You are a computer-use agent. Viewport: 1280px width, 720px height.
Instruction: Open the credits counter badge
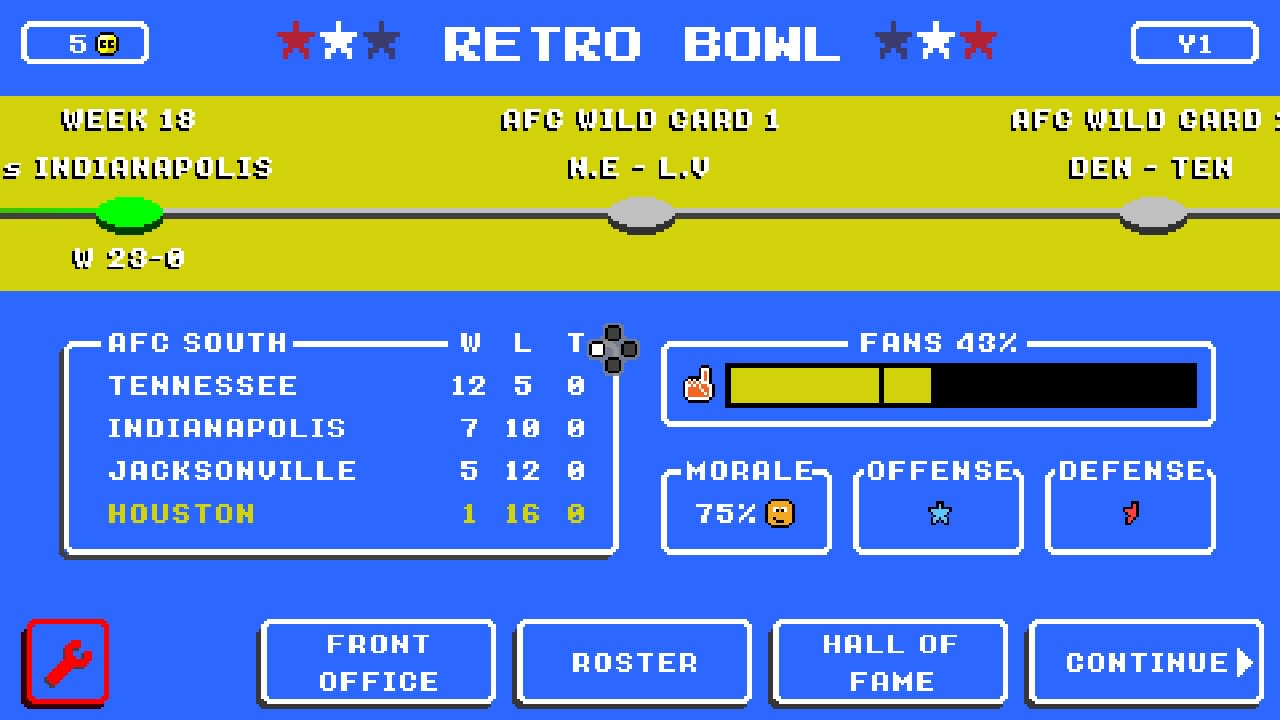pos(85,42)
